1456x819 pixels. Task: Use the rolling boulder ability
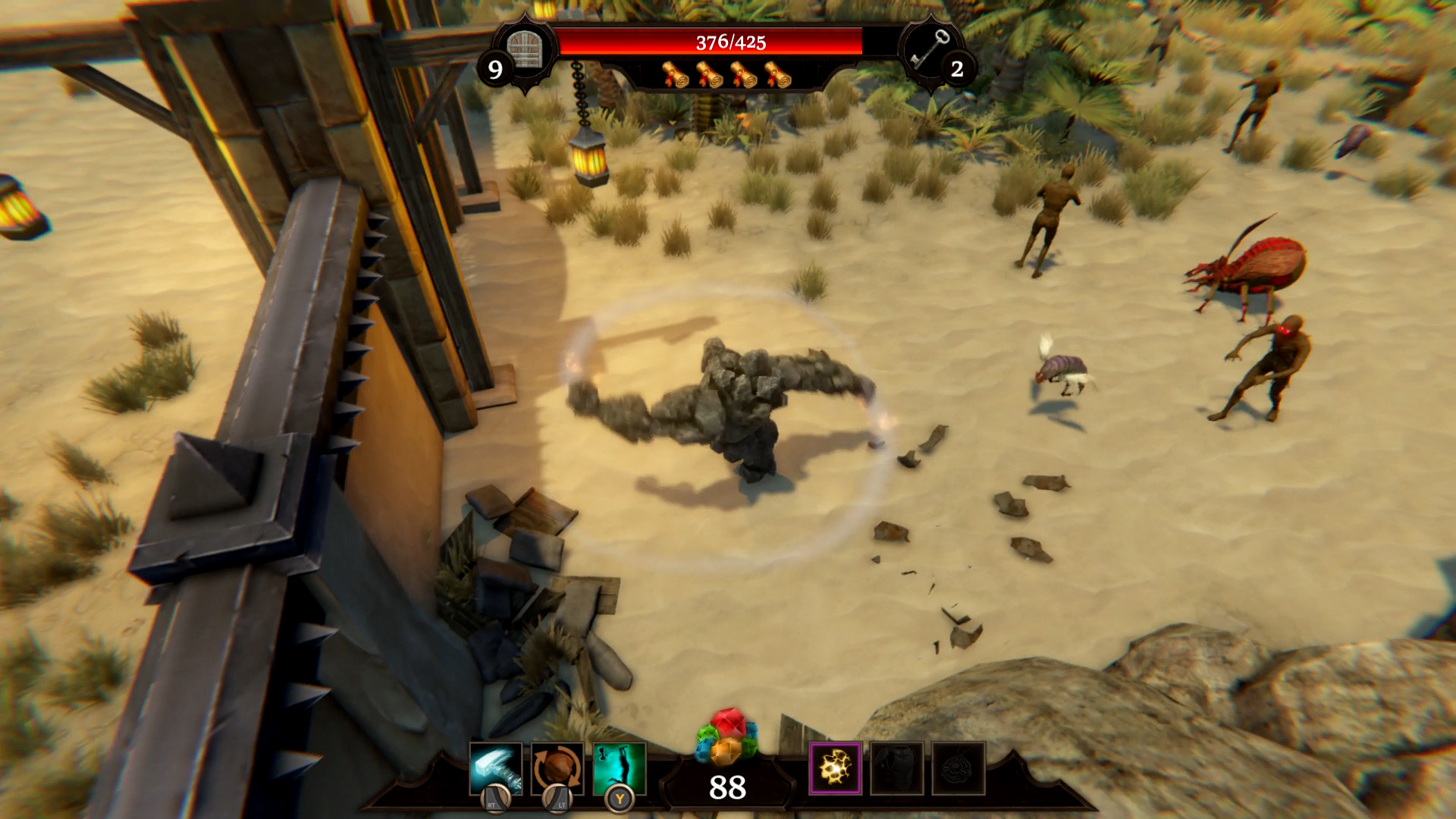(x=557, y=768)
